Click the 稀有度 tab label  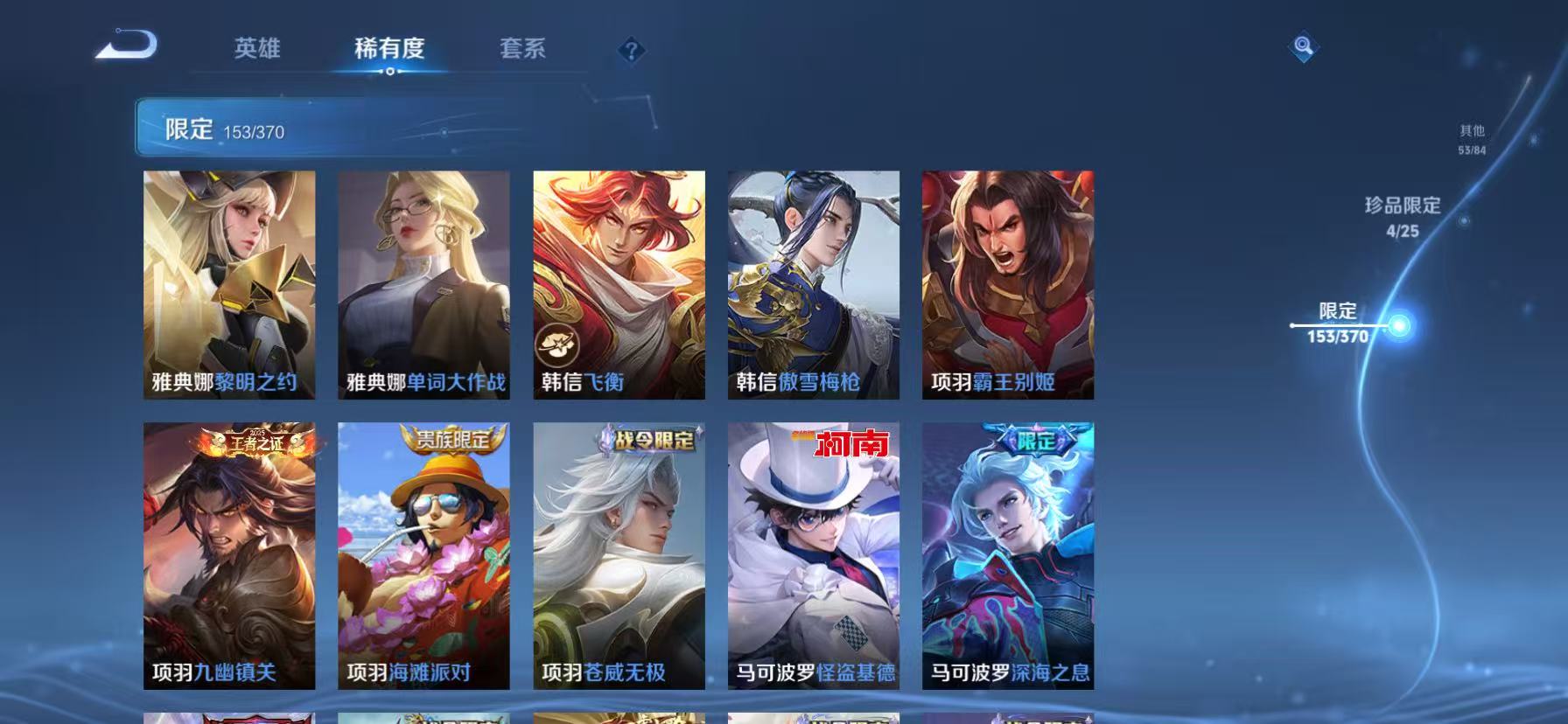pyautogui.click(x=391, y=50)
